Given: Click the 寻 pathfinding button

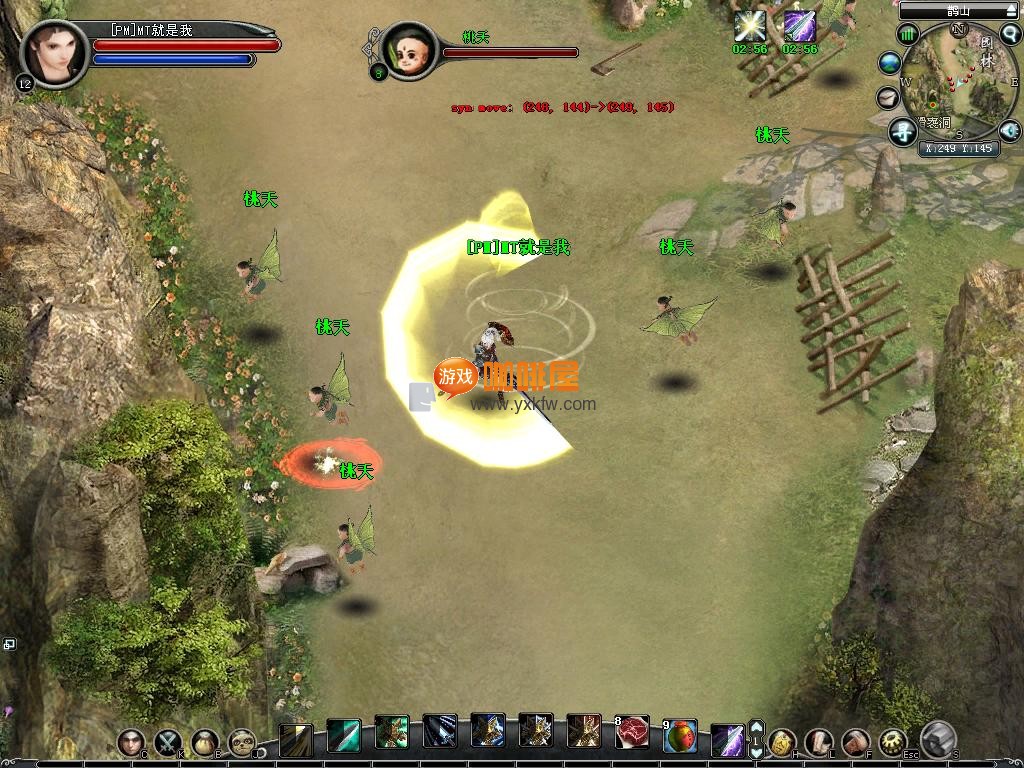Looking at the screenshot, I should (x=903, y=130).
